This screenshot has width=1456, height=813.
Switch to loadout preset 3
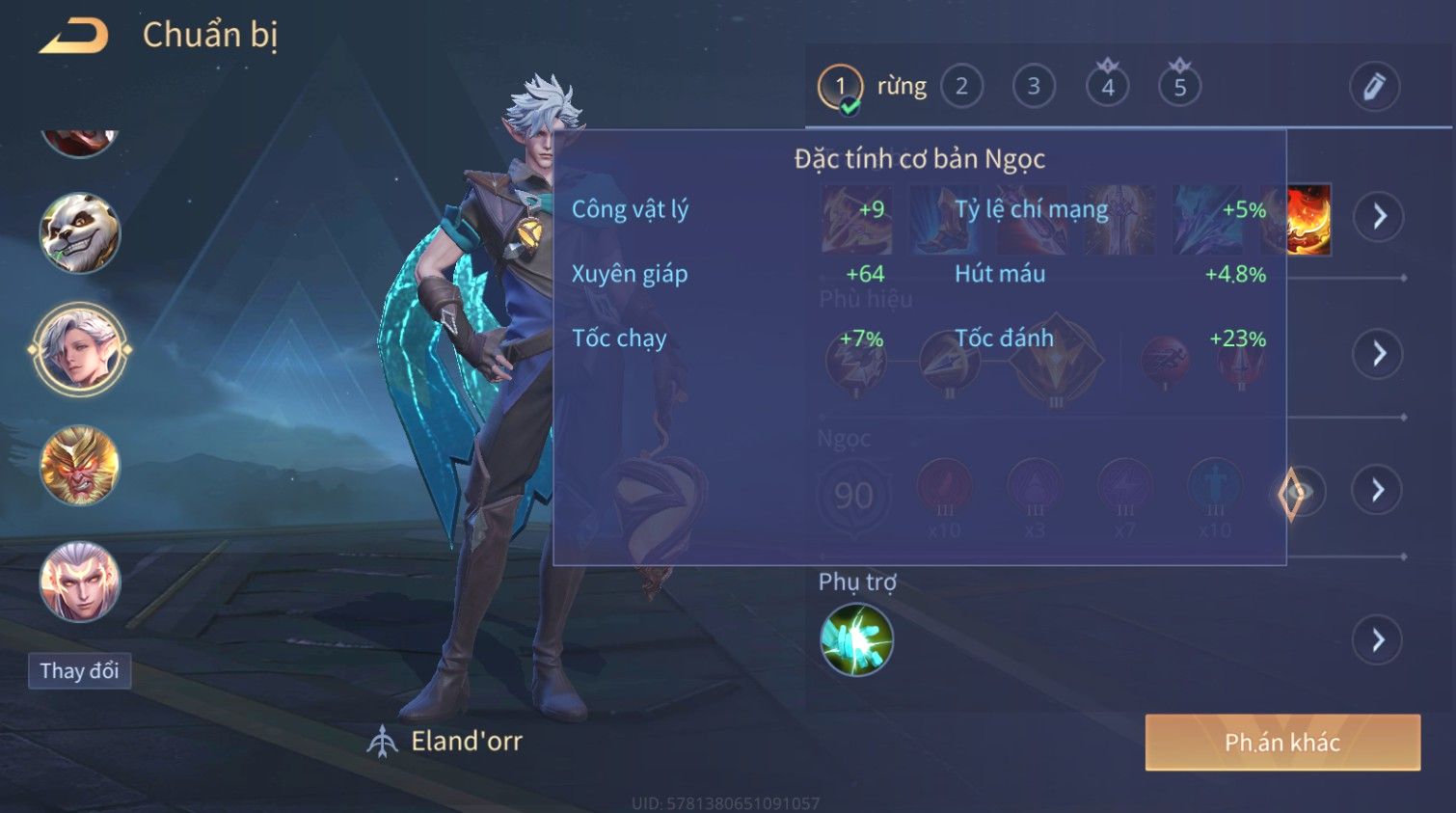1034,87
